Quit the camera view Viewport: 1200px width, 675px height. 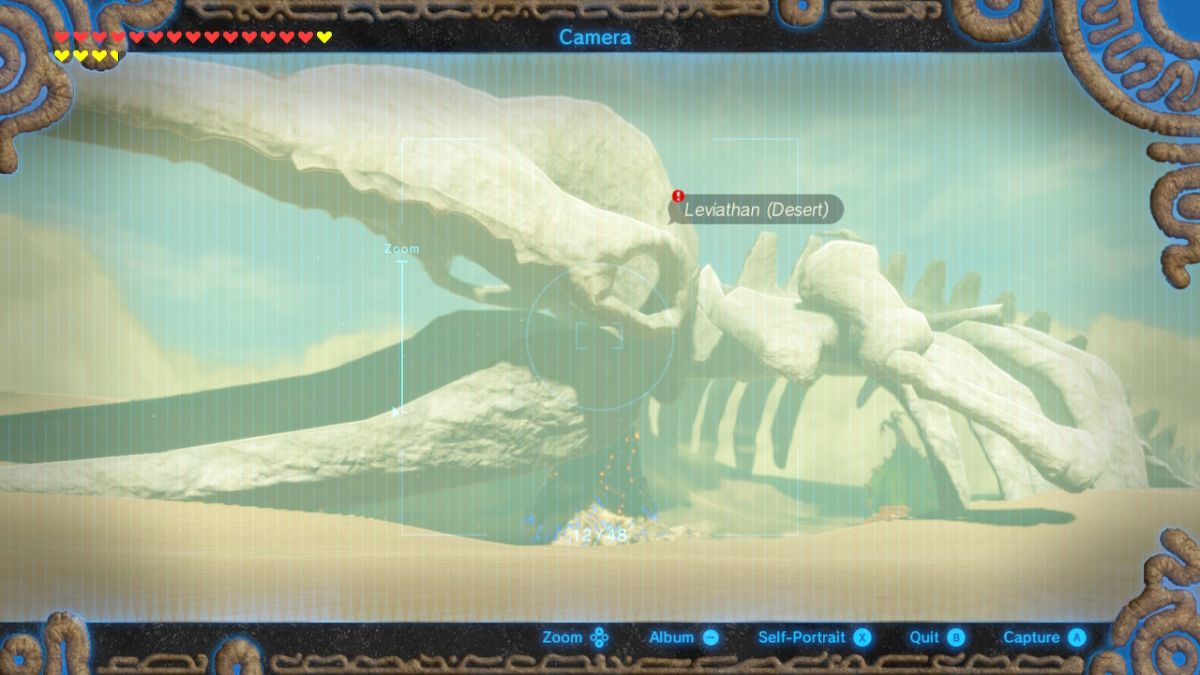point(936,637)
